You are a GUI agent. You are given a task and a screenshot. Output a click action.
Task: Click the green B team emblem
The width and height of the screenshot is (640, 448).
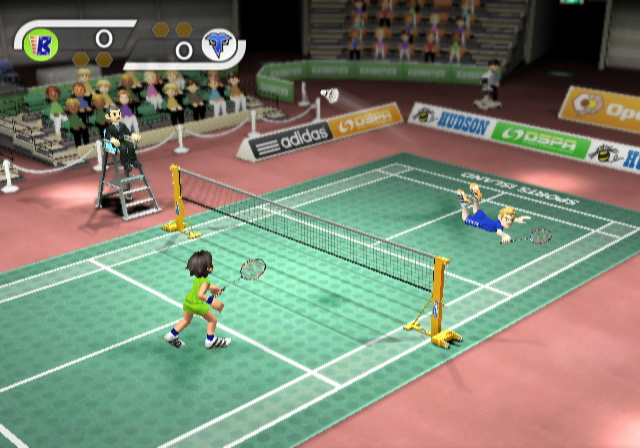[42, 42]
